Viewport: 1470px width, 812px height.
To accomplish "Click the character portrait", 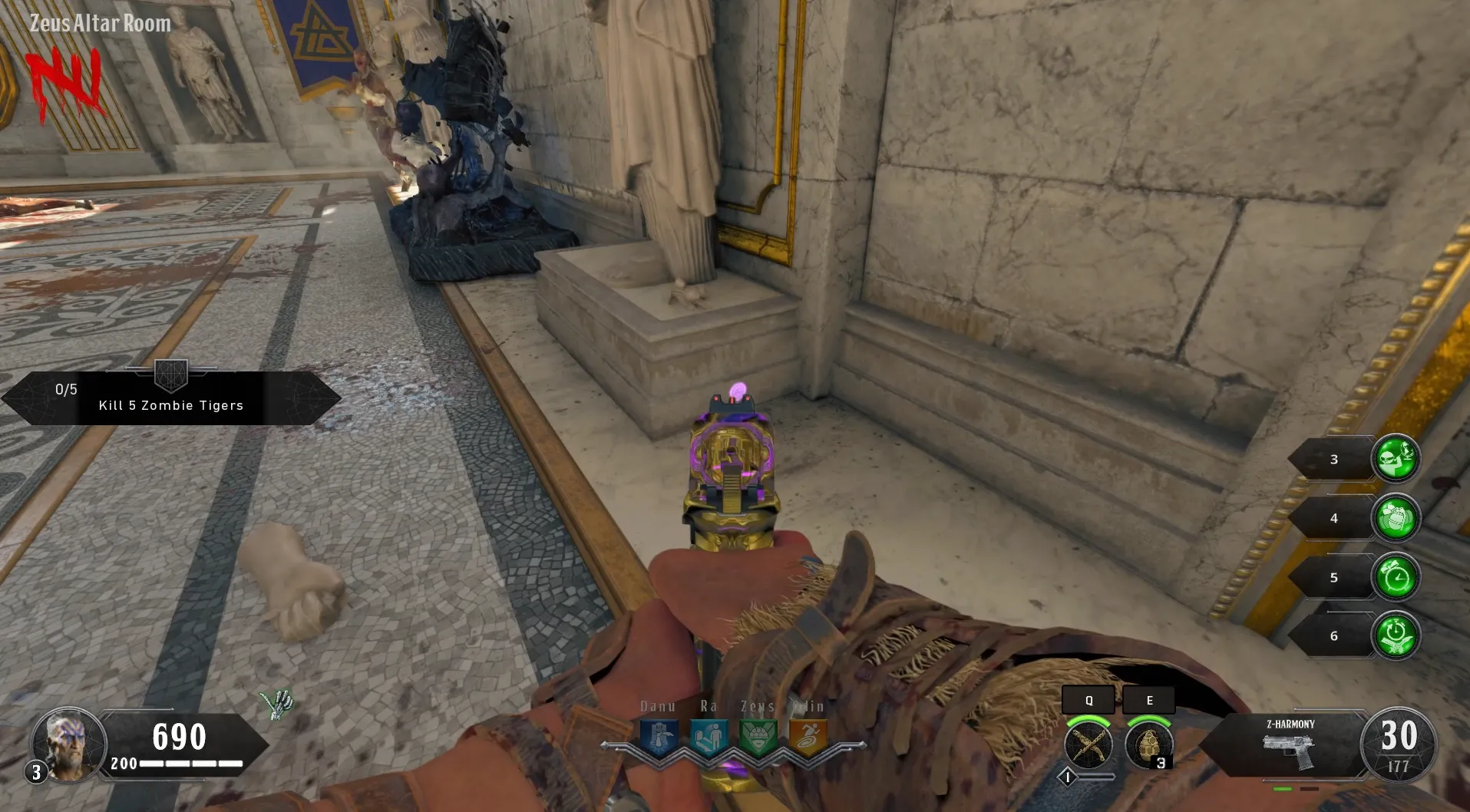I will [x=68, y=744].
